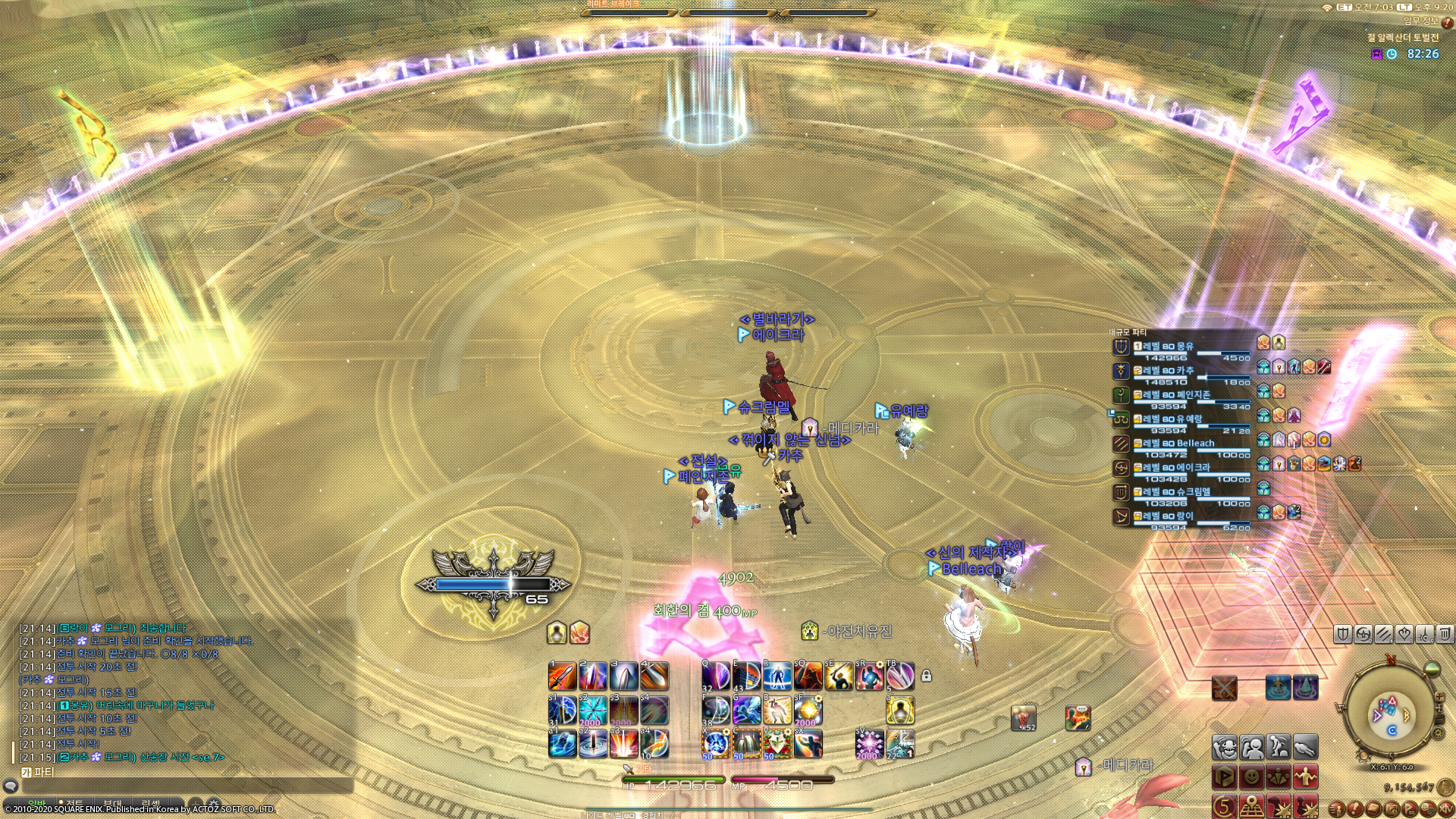The width and height of the screenshot is (1456, 819).
Task: Activate the crossed swords limit break icon
Action: (1224, 688)
